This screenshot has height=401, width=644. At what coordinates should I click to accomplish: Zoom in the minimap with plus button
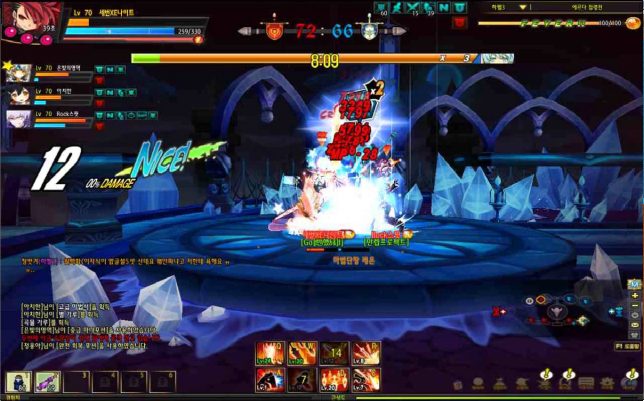click(635, 296)
